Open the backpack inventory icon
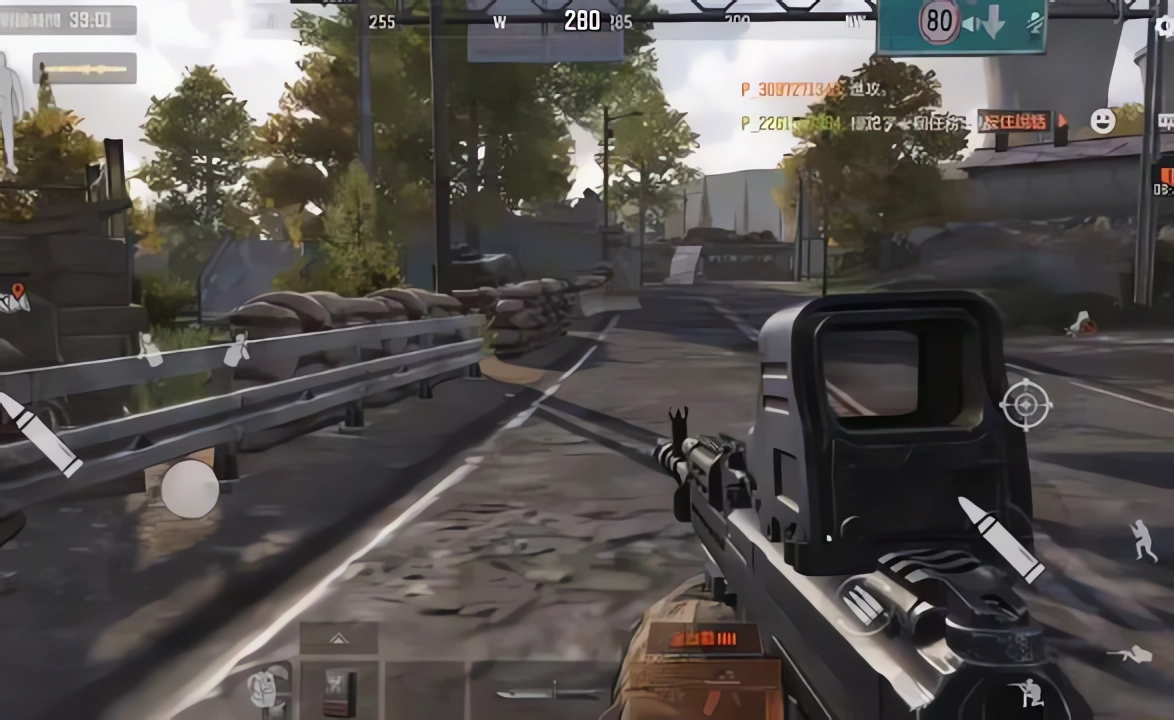The width and height of the screenshot is (1174, 720). point(267,687)
